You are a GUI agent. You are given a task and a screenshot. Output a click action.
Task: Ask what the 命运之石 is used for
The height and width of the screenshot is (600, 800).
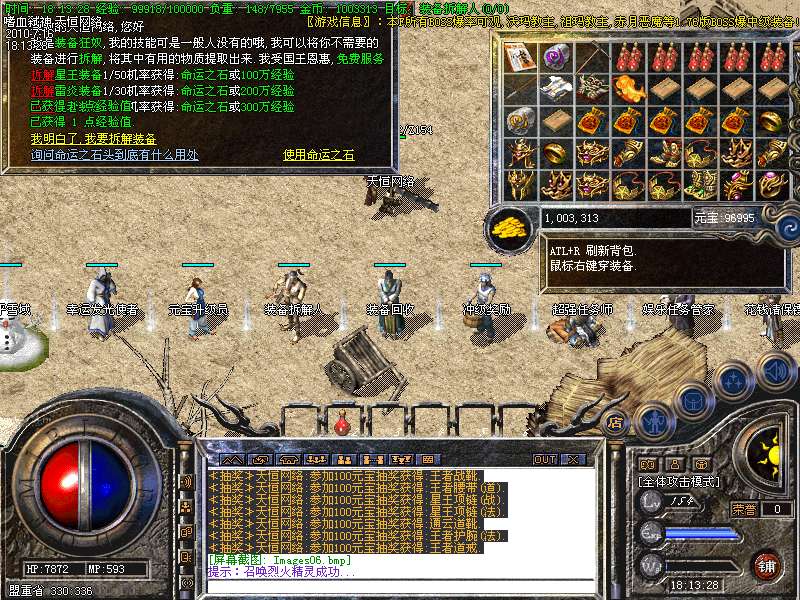[114, 155]
